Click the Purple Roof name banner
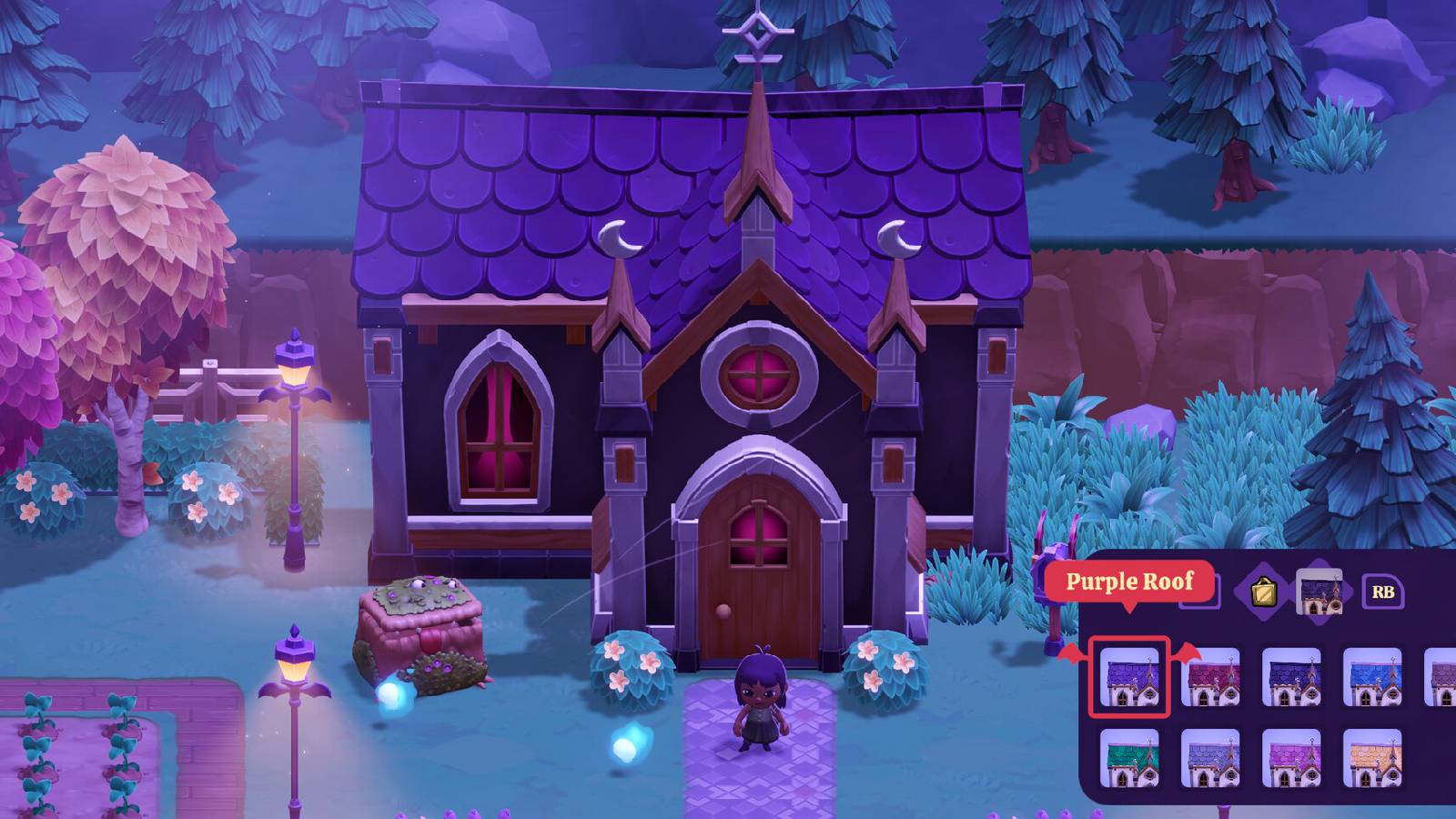The height and width of the screenshot is (819, 1456). (x=1130, y=582)
